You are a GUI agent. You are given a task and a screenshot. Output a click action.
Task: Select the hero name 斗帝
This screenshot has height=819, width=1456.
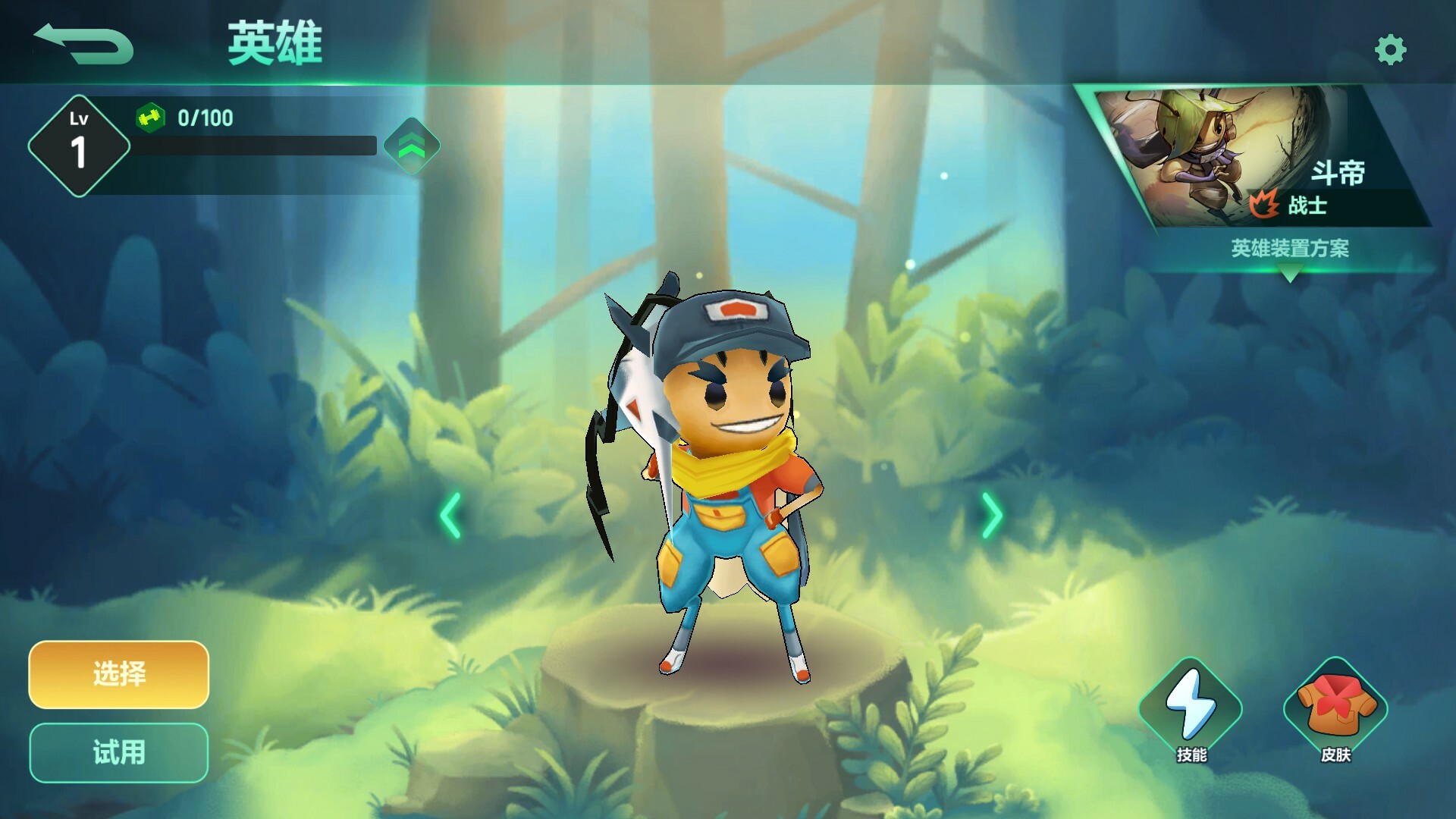pyautogui.click(x=1339, y=173)
